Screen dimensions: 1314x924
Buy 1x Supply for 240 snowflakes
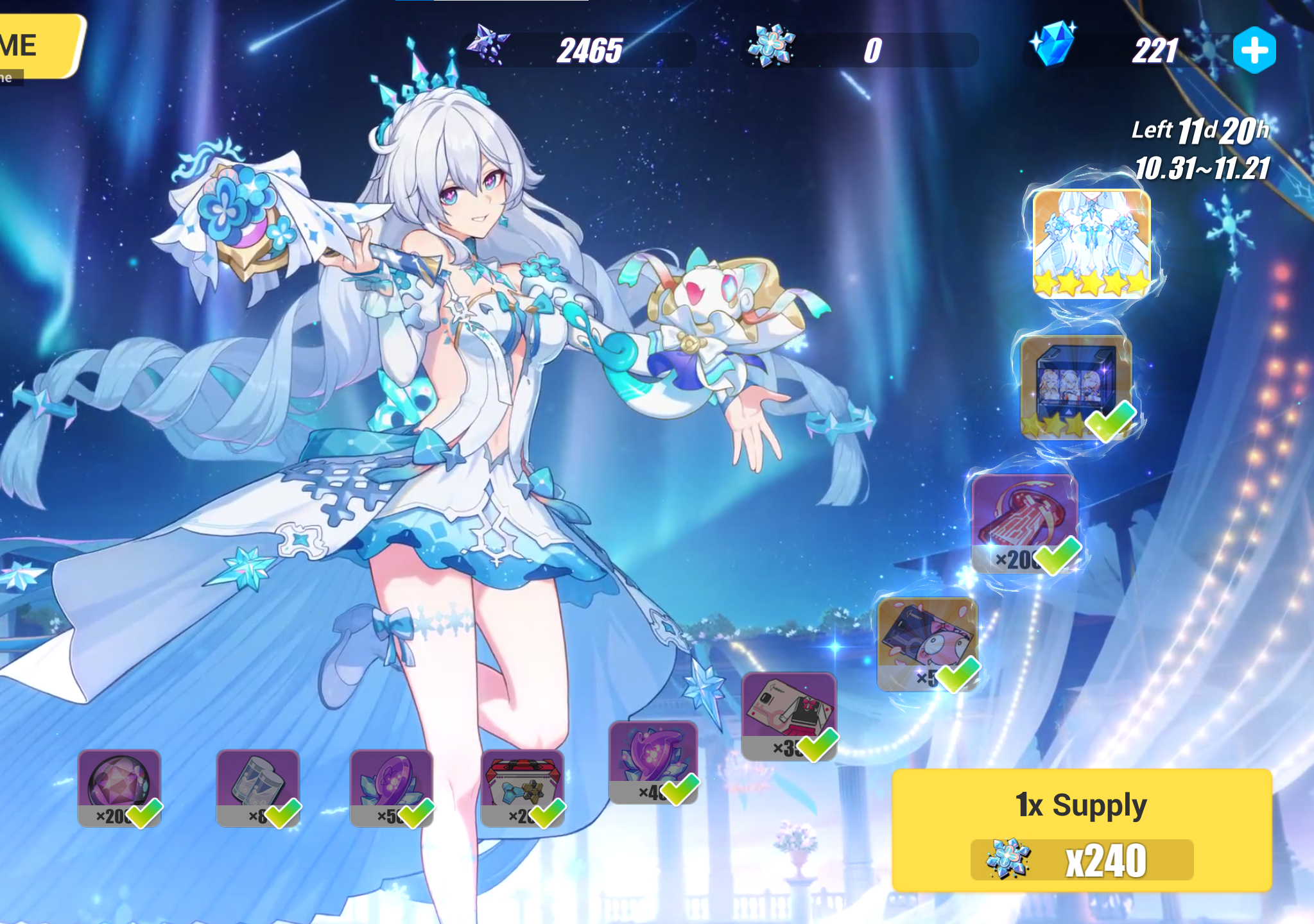point(1082,830)
